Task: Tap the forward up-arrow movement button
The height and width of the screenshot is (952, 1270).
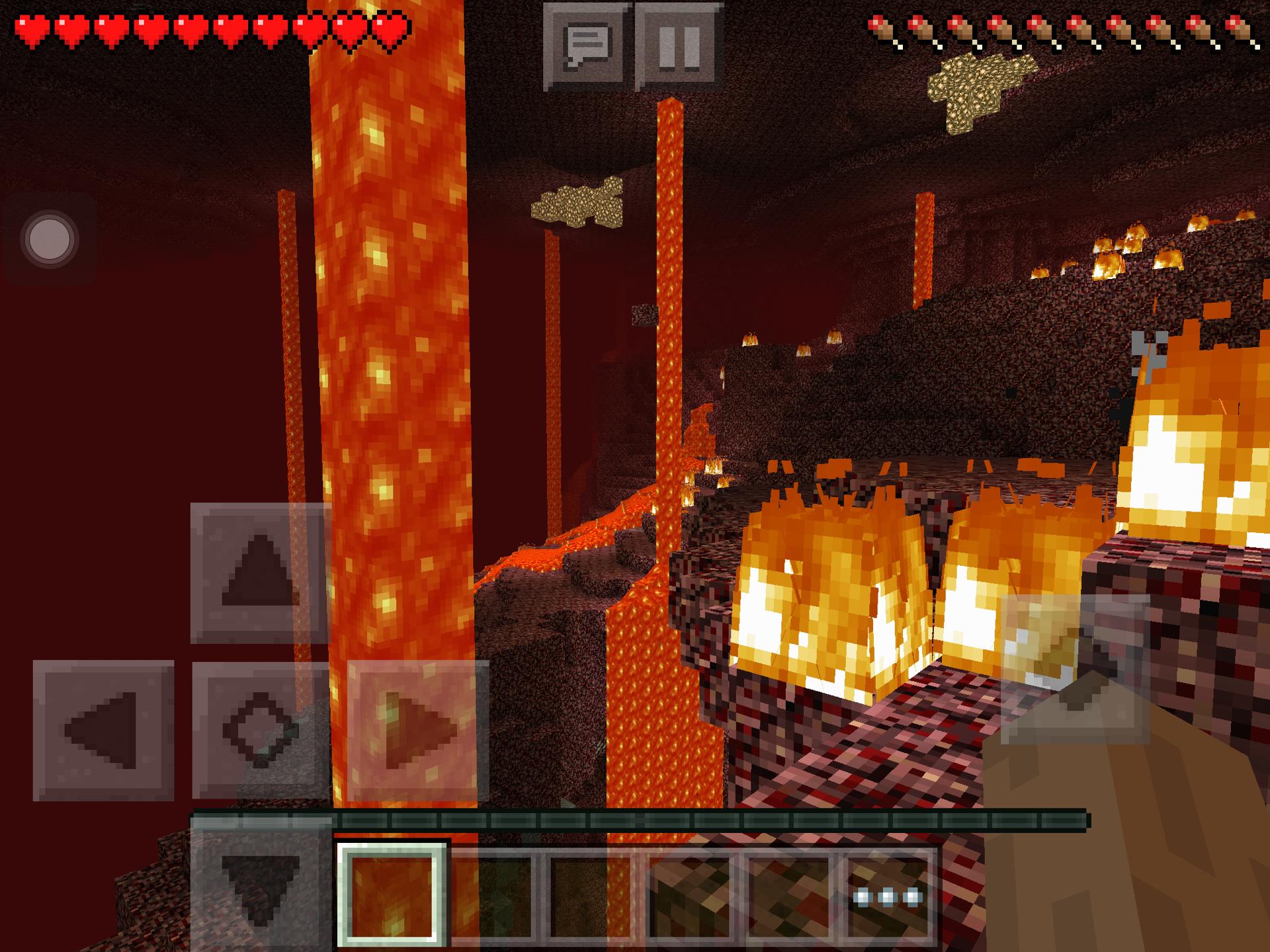Action: tap(260, 573)
